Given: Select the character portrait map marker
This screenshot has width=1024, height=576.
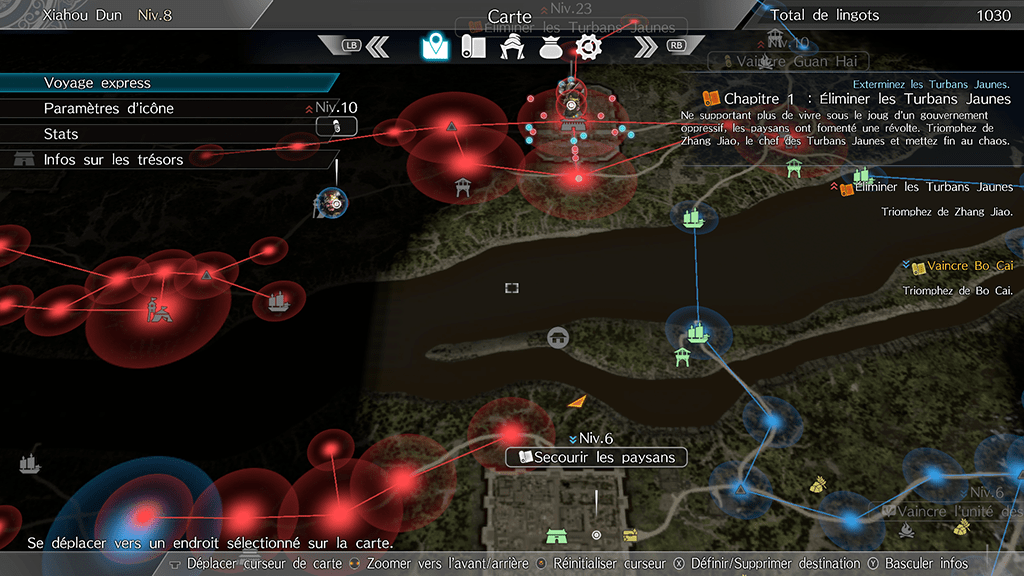Looking at the screenshot, I should [332, 202].
